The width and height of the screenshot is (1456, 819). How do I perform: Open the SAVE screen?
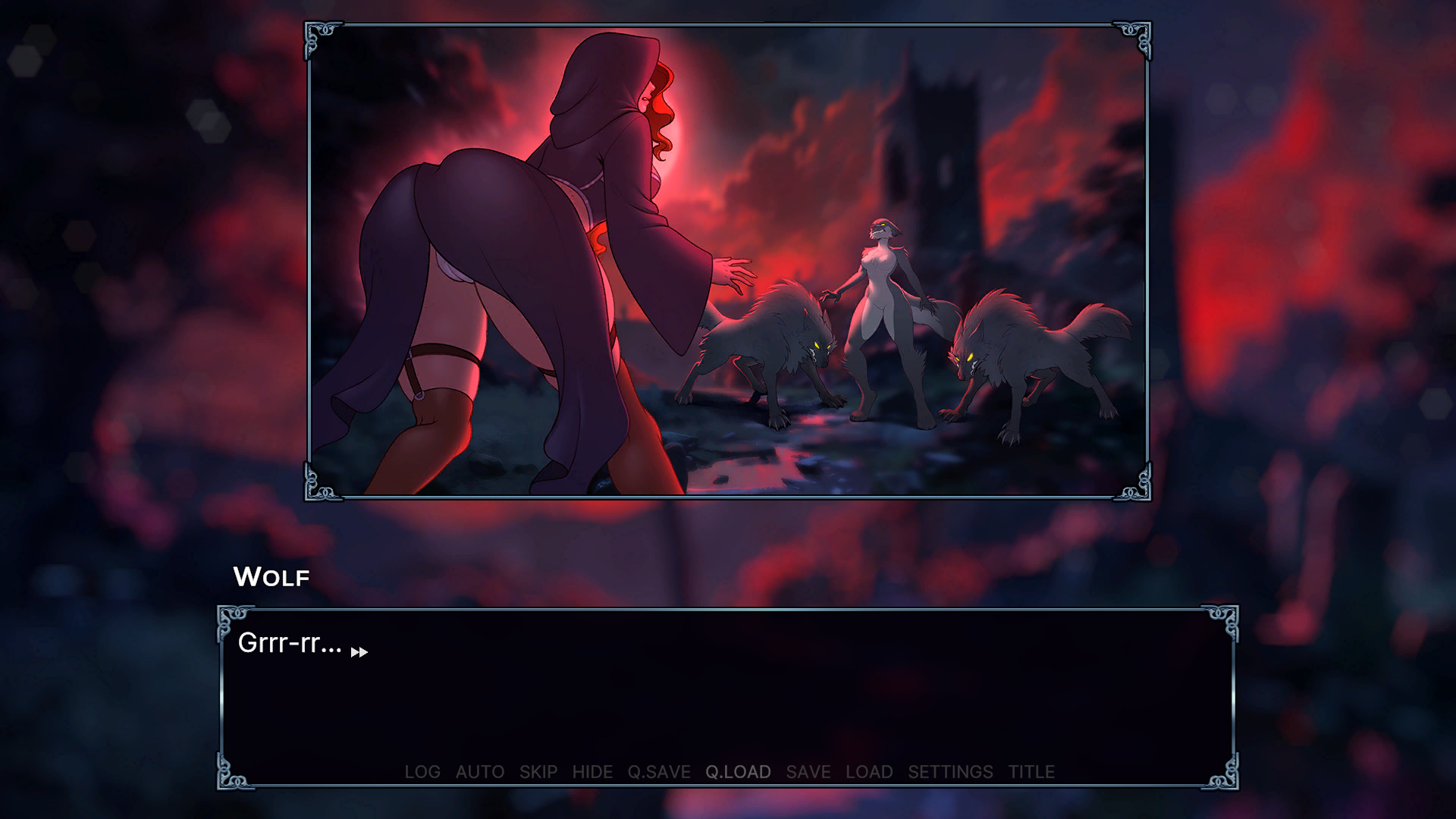(808, 772)
